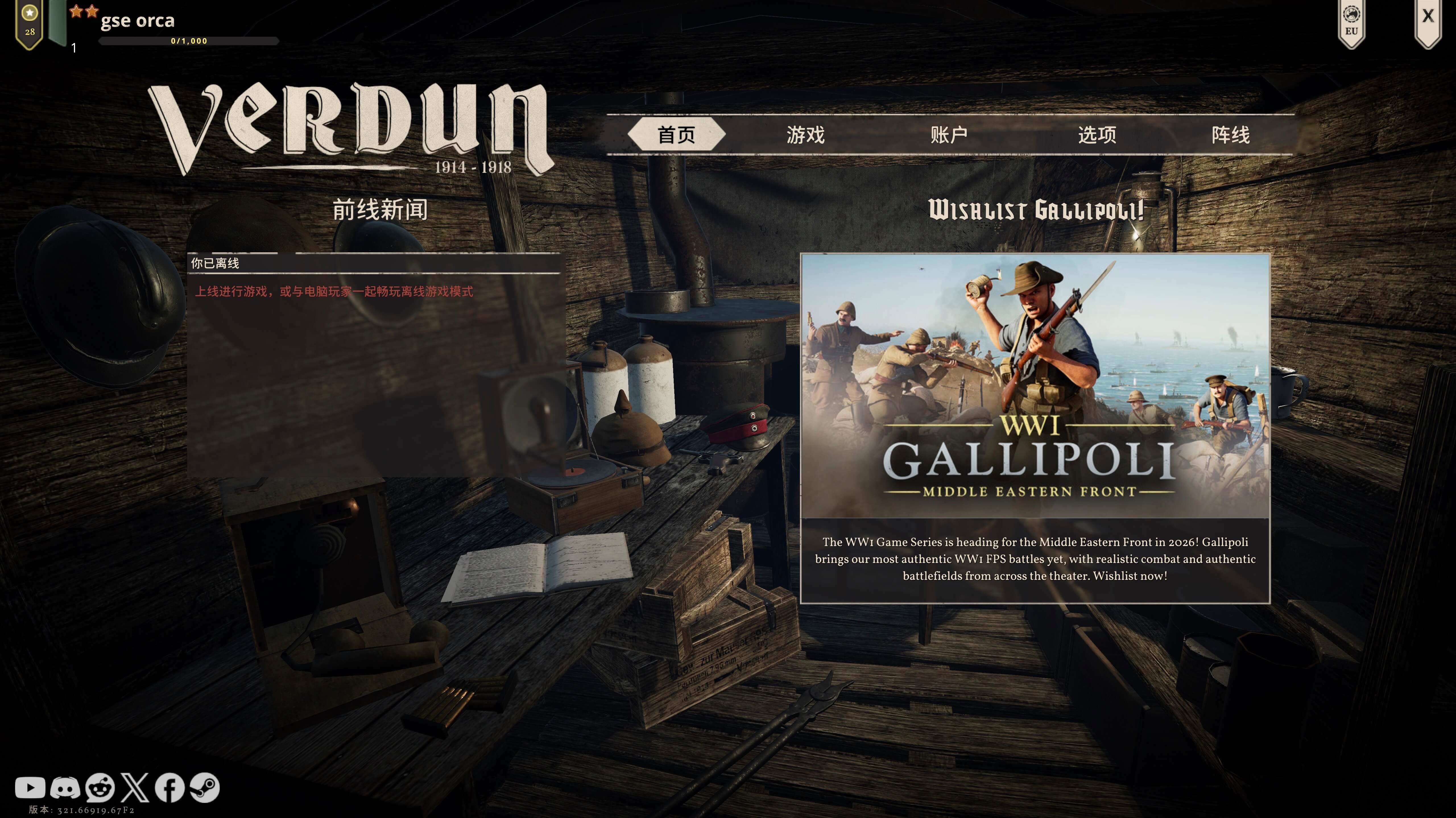Open the YouTube channel link
Image resolution: width=1456 pixels, height=818 pixels.
click(30, 788)
